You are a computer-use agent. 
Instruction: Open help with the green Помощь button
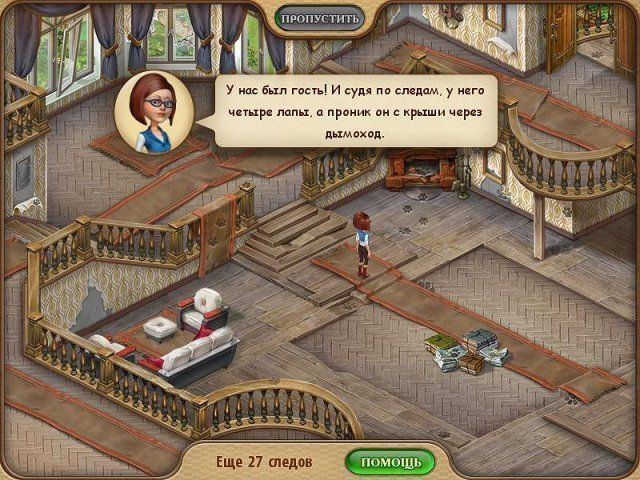(x=390, y=462)
